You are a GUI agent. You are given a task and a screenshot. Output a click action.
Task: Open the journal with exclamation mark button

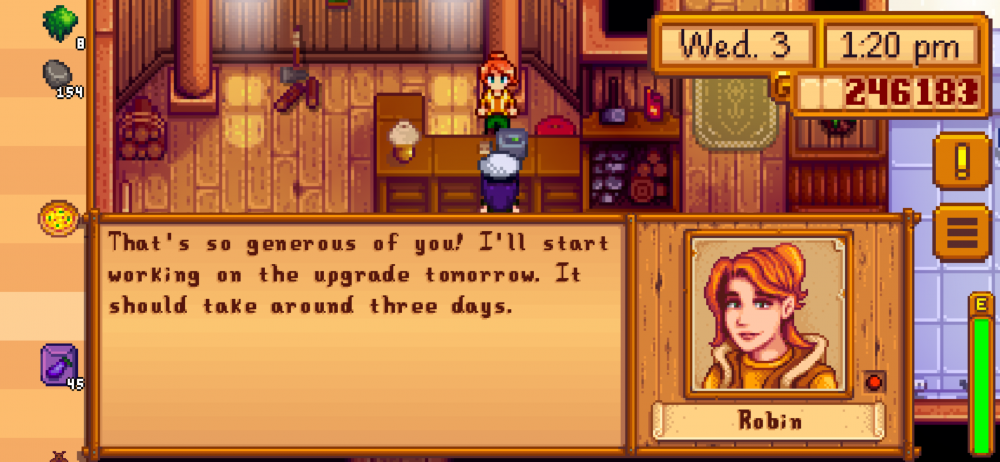tap(961, 161)
